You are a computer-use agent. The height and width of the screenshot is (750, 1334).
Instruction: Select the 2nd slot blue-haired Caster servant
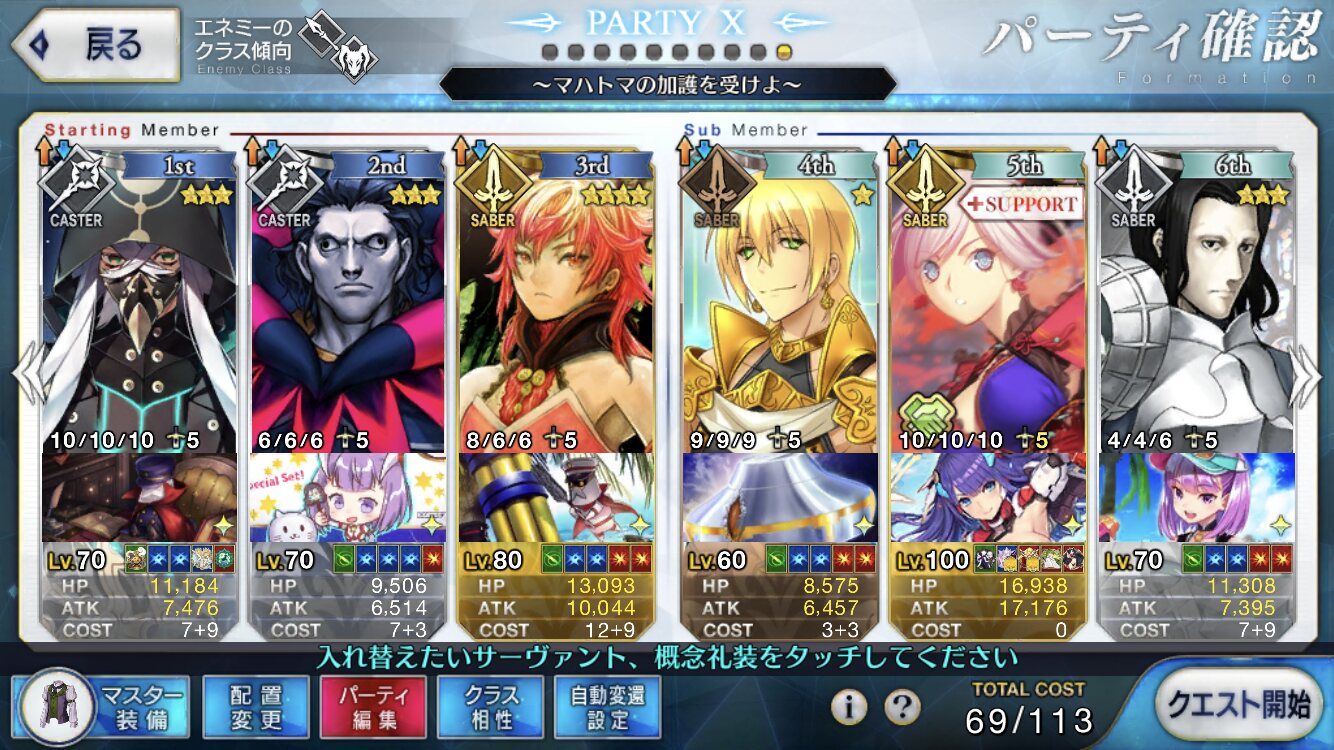[348, 310]
